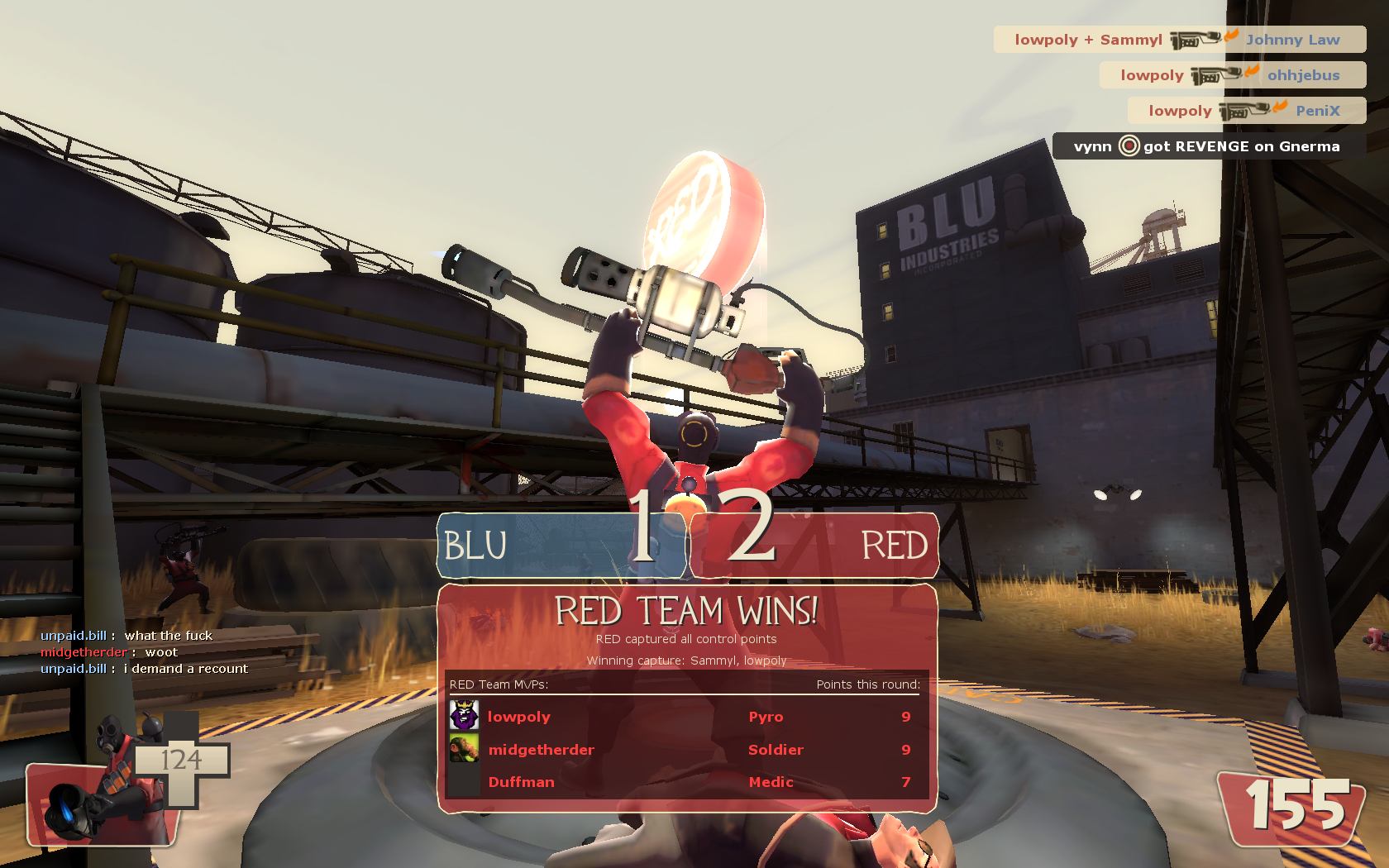Click lowpoly's purple crowned avatar
The image size is (1389, 868).
(464, 716)
